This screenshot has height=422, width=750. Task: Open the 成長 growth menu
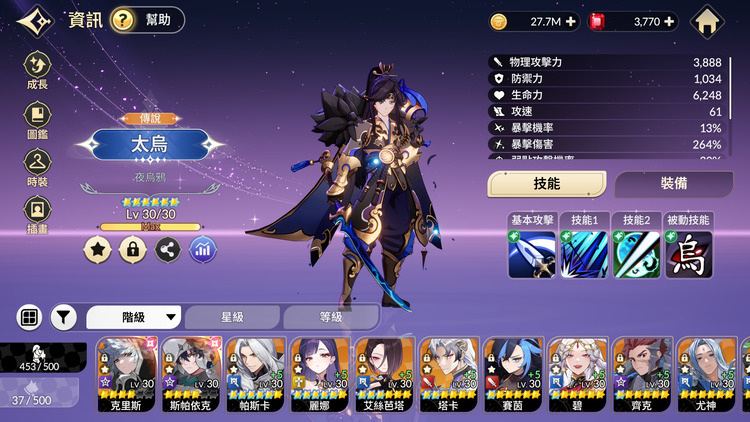(37, 69)
